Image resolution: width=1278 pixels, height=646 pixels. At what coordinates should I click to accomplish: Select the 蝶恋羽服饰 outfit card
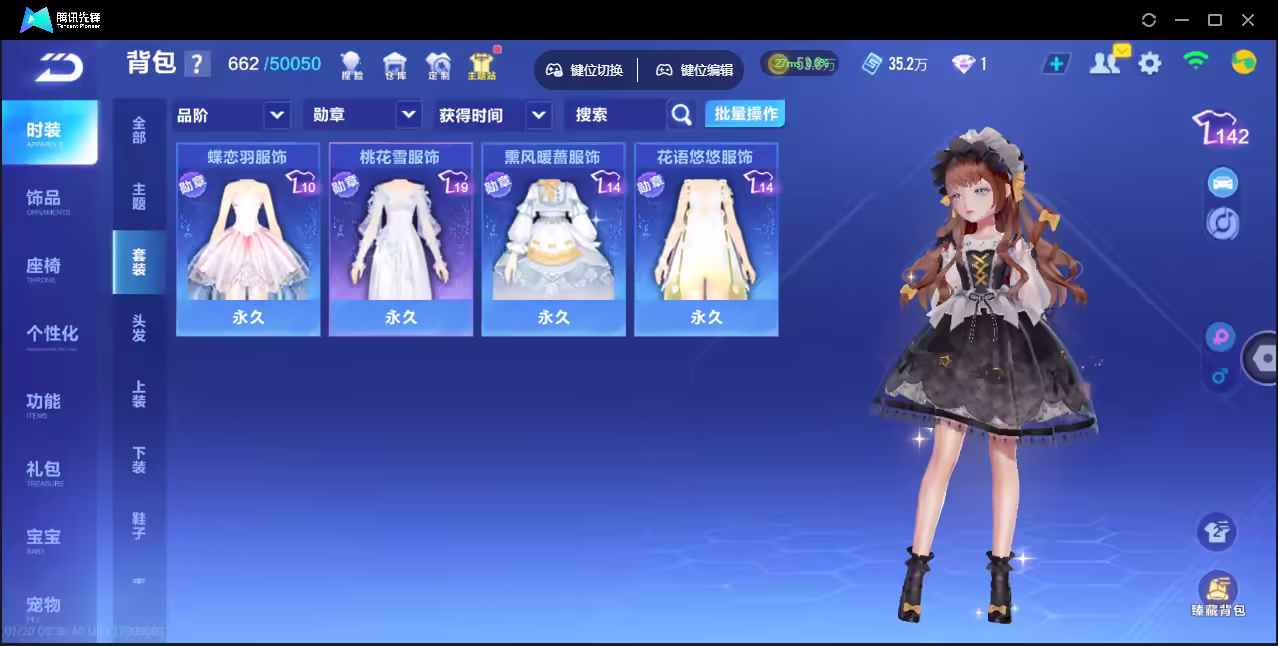click(248, 239)
